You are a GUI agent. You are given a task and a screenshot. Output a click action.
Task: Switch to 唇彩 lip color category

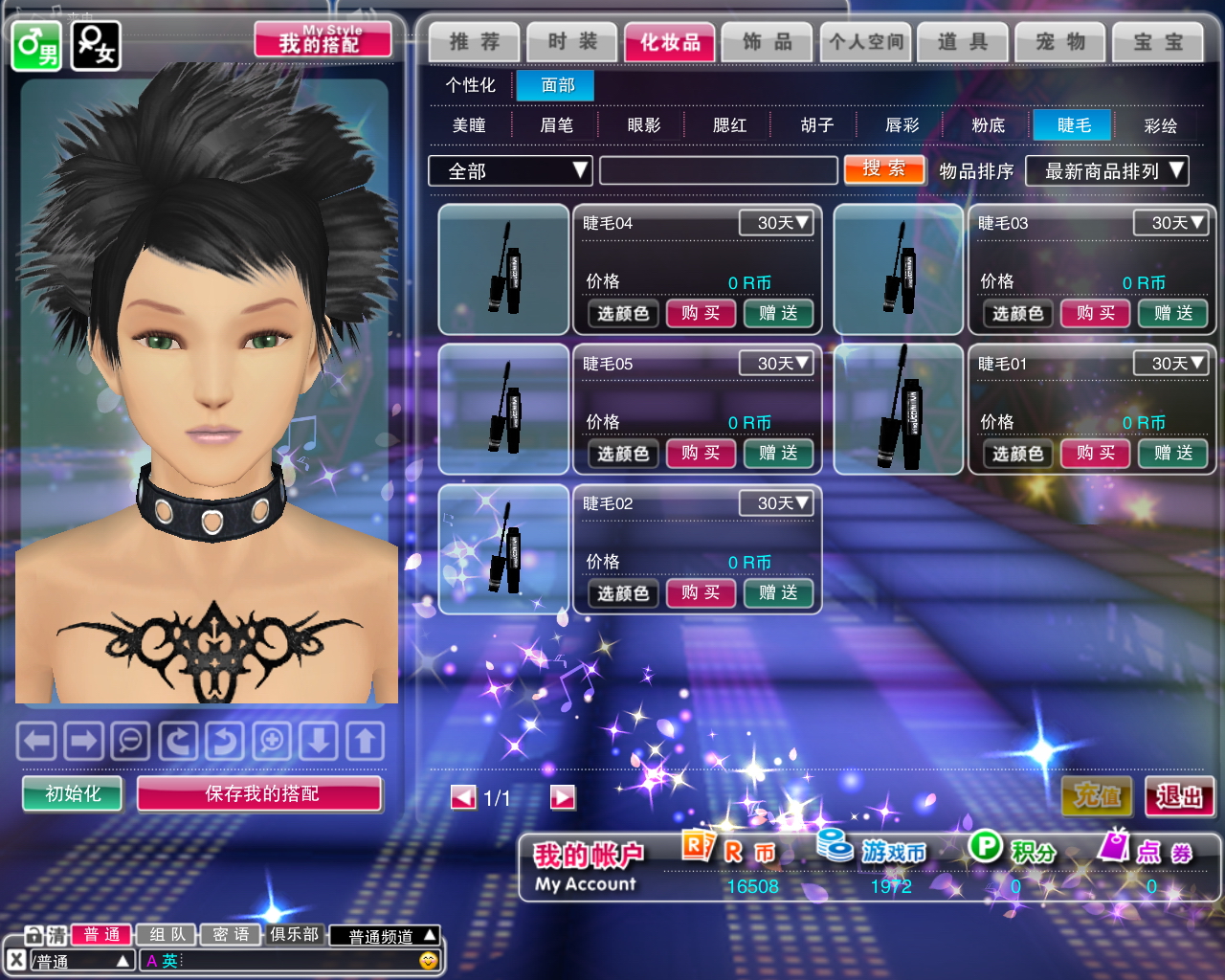(902, 125)
